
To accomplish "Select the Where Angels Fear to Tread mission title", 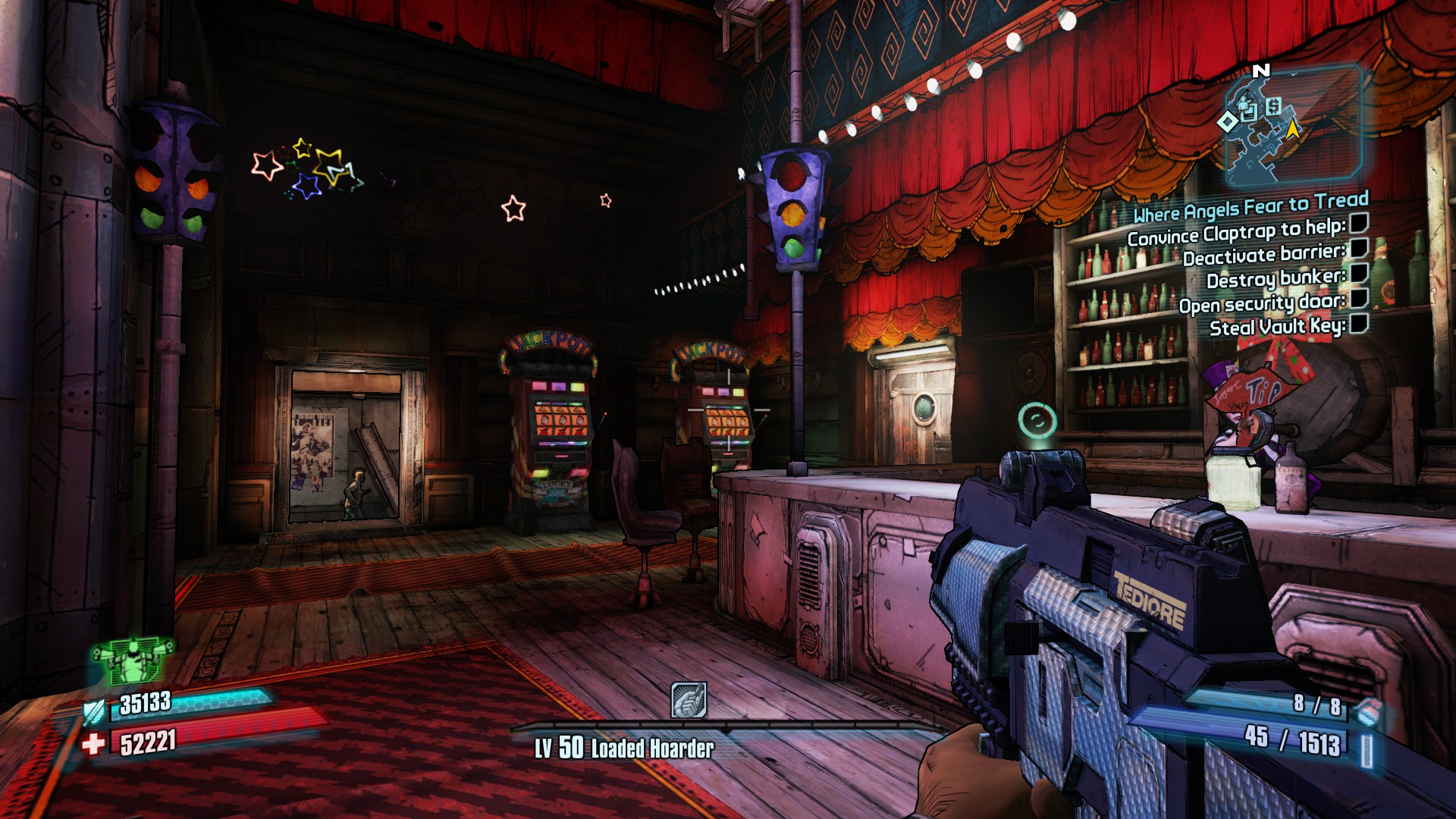I will coord(1250,206).
